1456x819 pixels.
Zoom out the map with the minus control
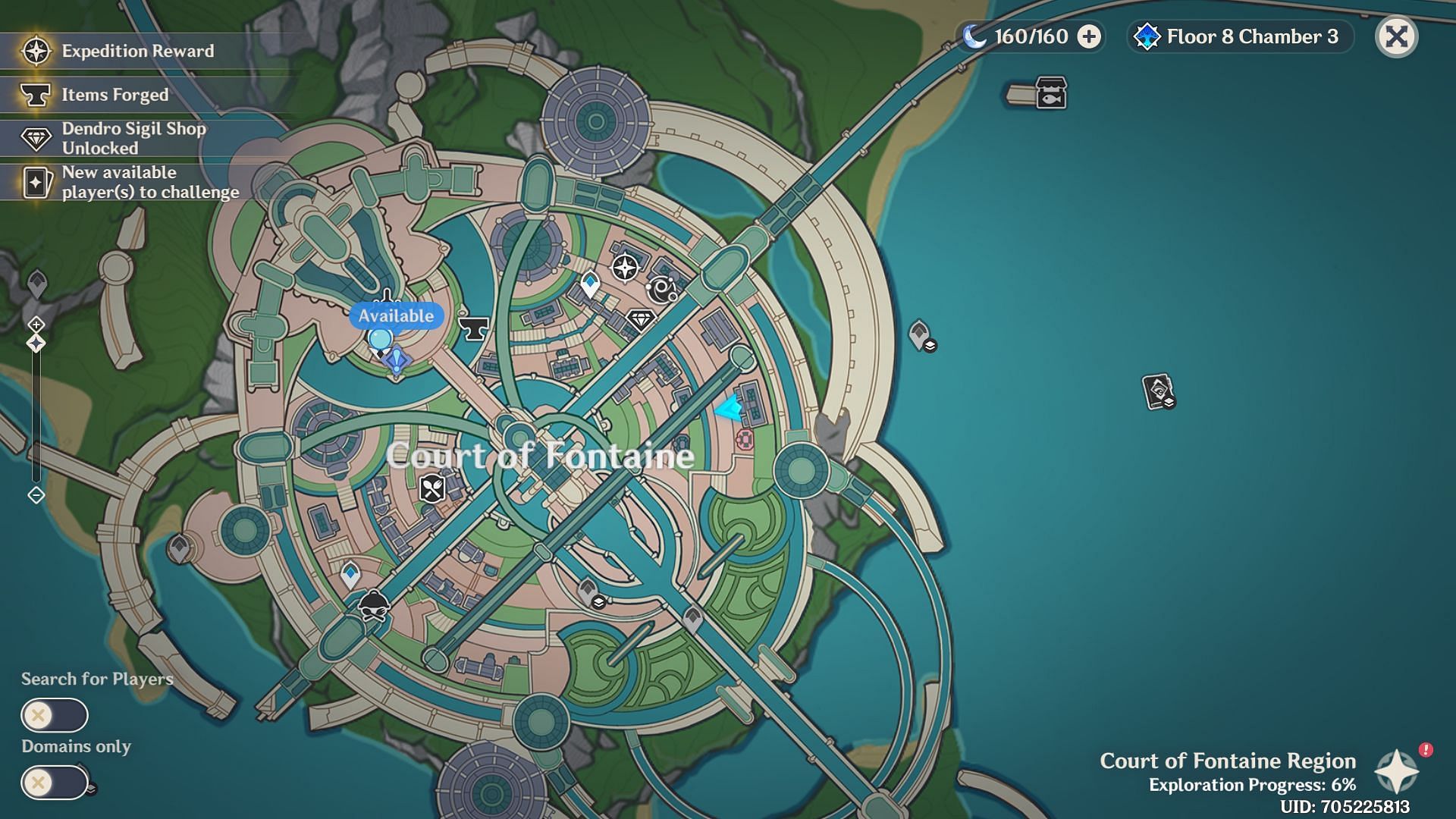click(x=36, y=495)
